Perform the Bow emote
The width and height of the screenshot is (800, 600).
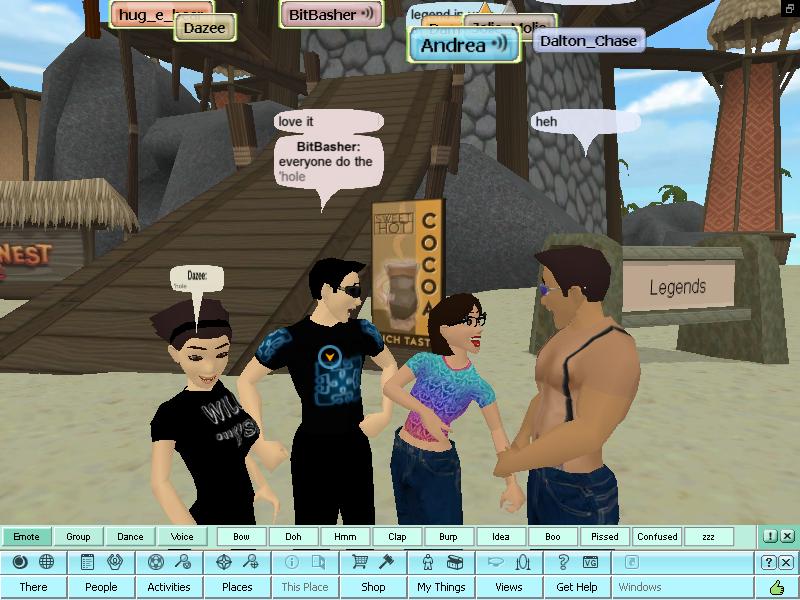click(x=241, y=537)
